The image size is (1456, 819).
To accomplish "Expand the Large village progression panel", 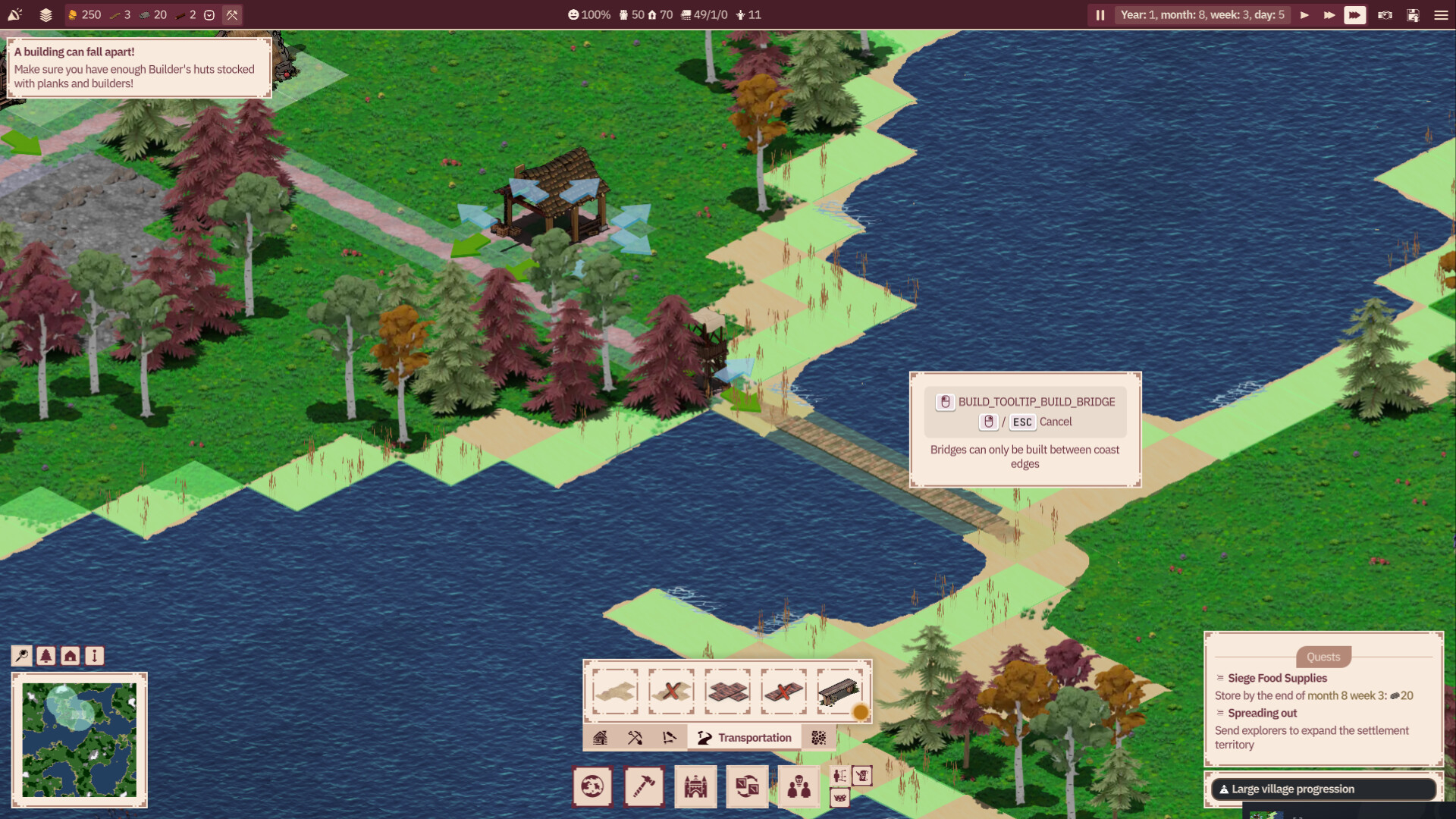I will tap(1323, 789).
